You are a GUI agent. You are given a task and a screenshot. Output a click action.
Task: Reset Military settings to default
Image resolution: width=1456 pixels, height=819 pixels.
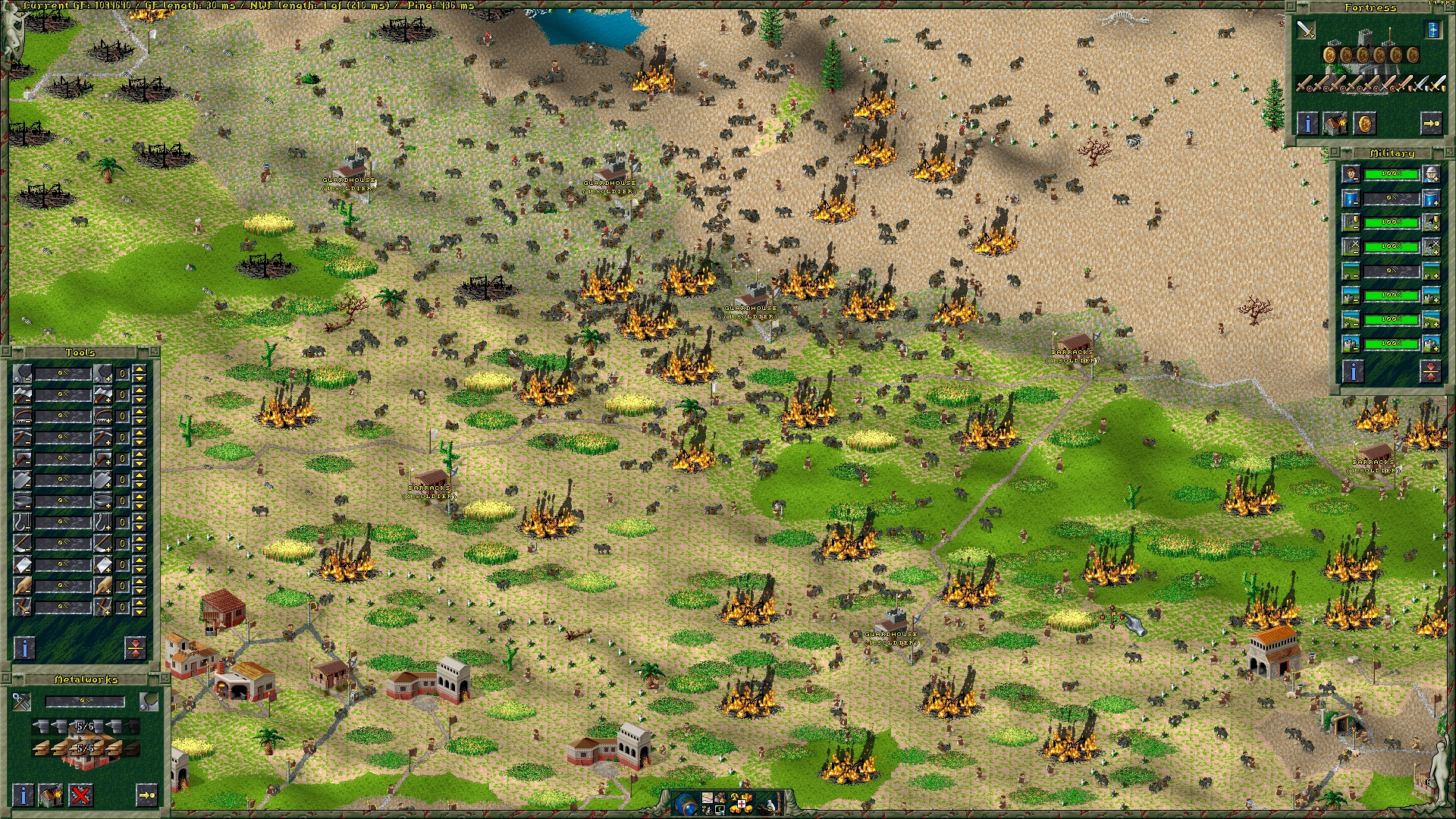(x=1430, y=371)
